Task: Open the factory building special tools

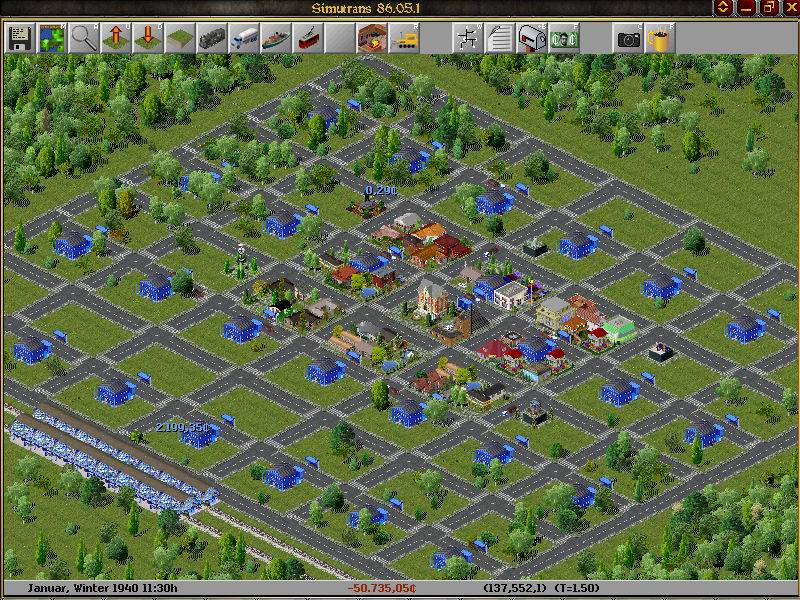Action: [372, 38]
